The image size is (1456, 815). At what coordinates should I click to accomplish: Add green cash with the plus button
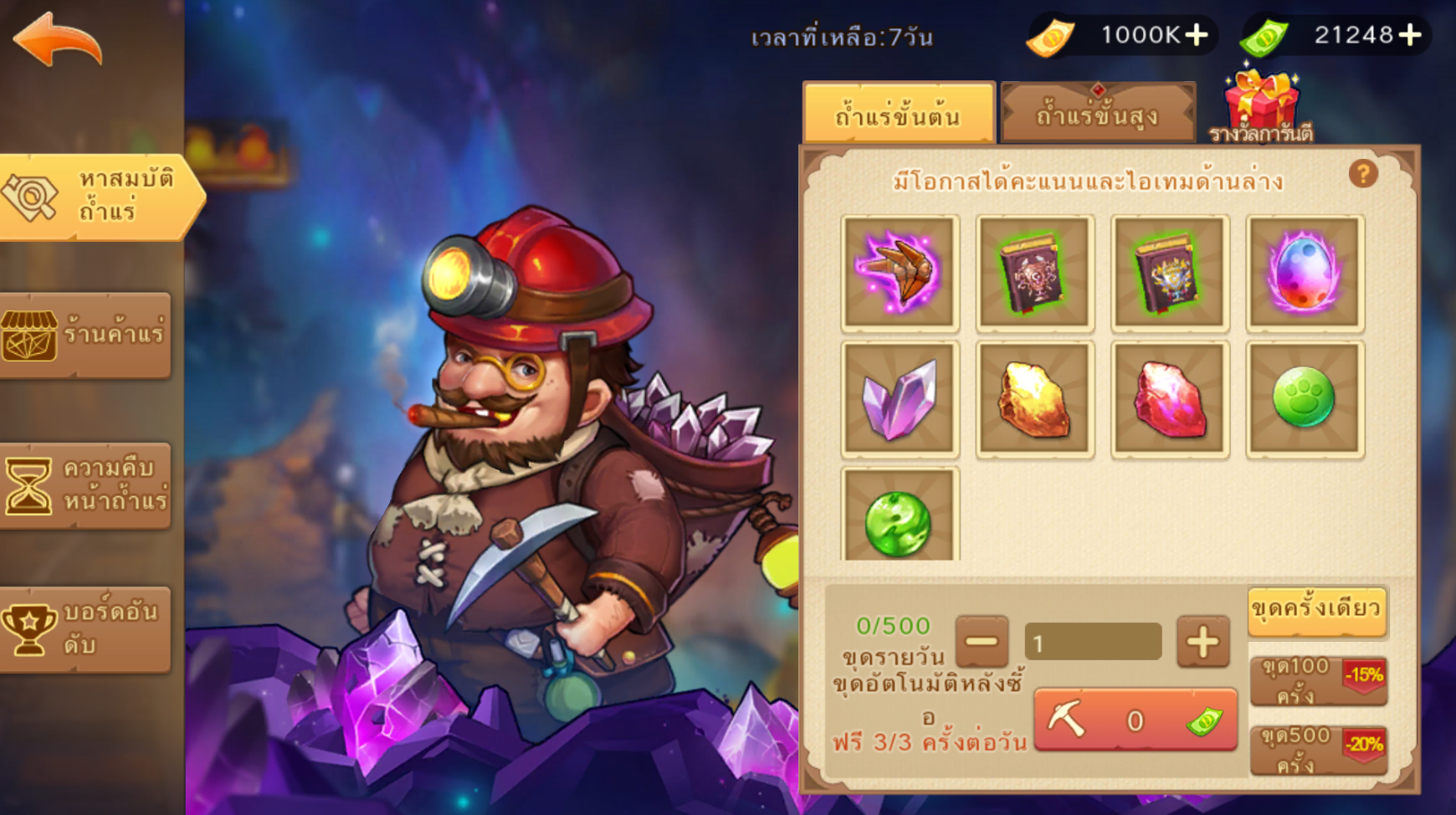tap(1411, 35)
